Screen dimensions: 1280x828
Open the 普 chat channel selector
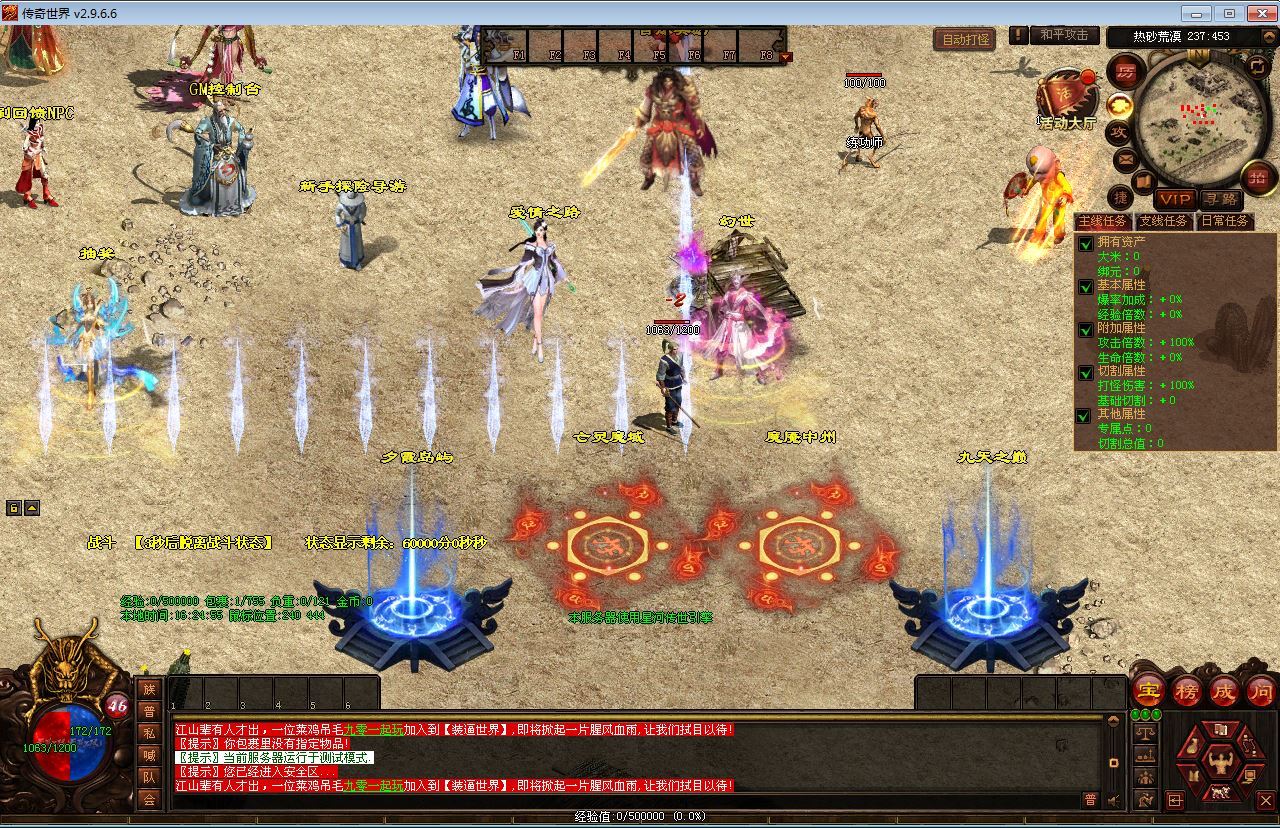1090,800
